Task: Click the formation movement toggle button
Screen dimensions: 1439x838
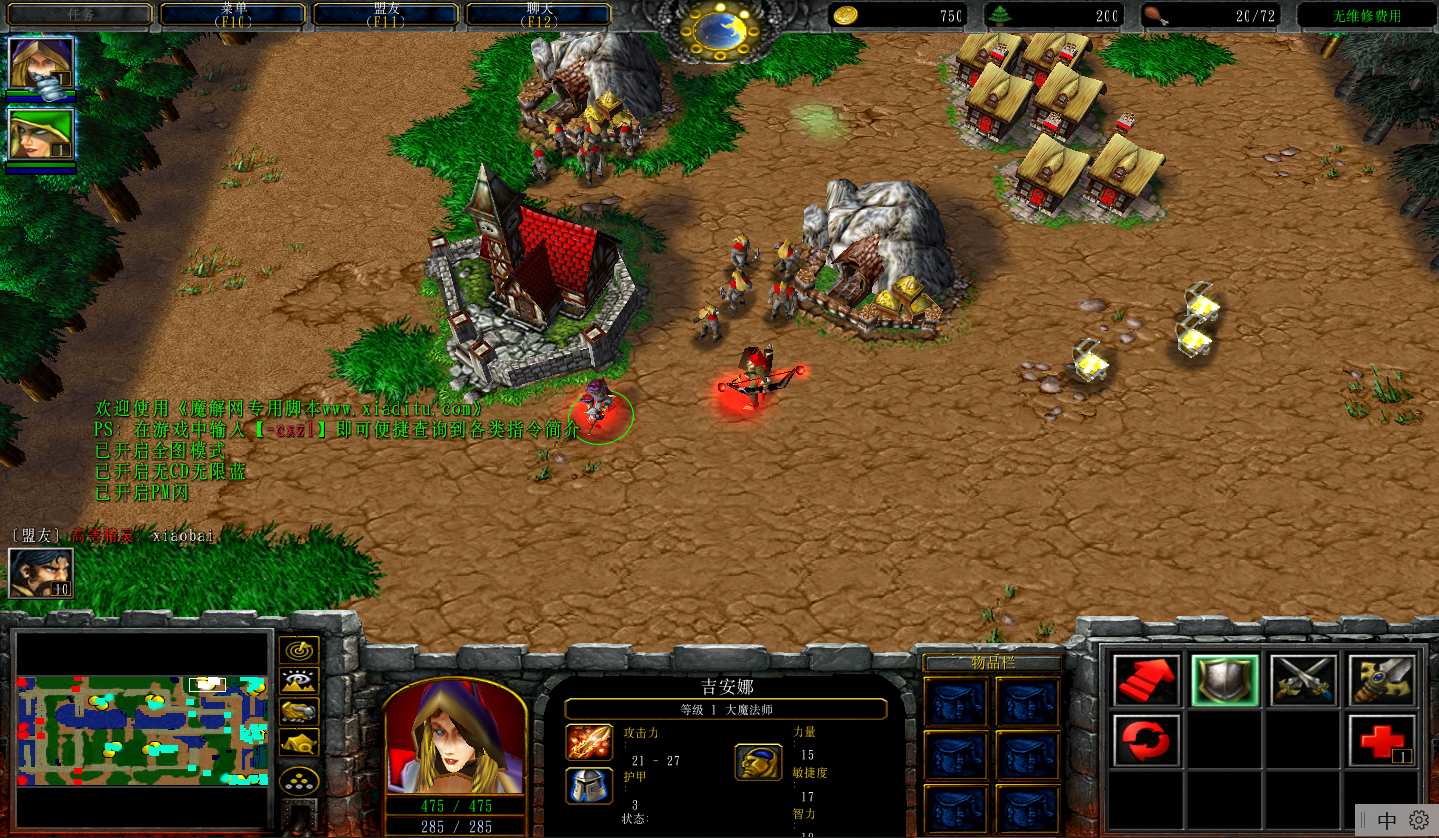Action: [x=299, y=780]
